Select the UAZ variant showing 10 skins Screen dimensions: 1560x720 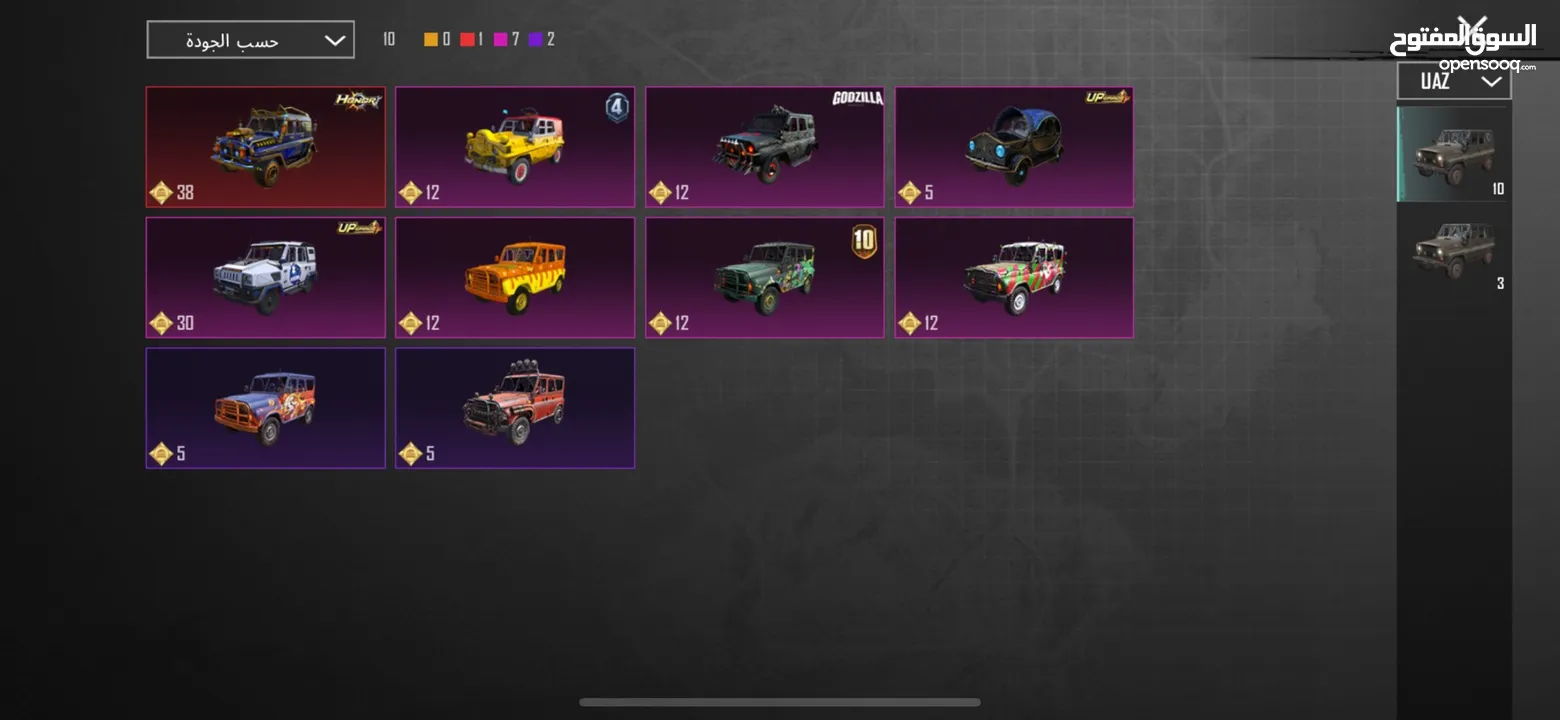point(1454,154)
